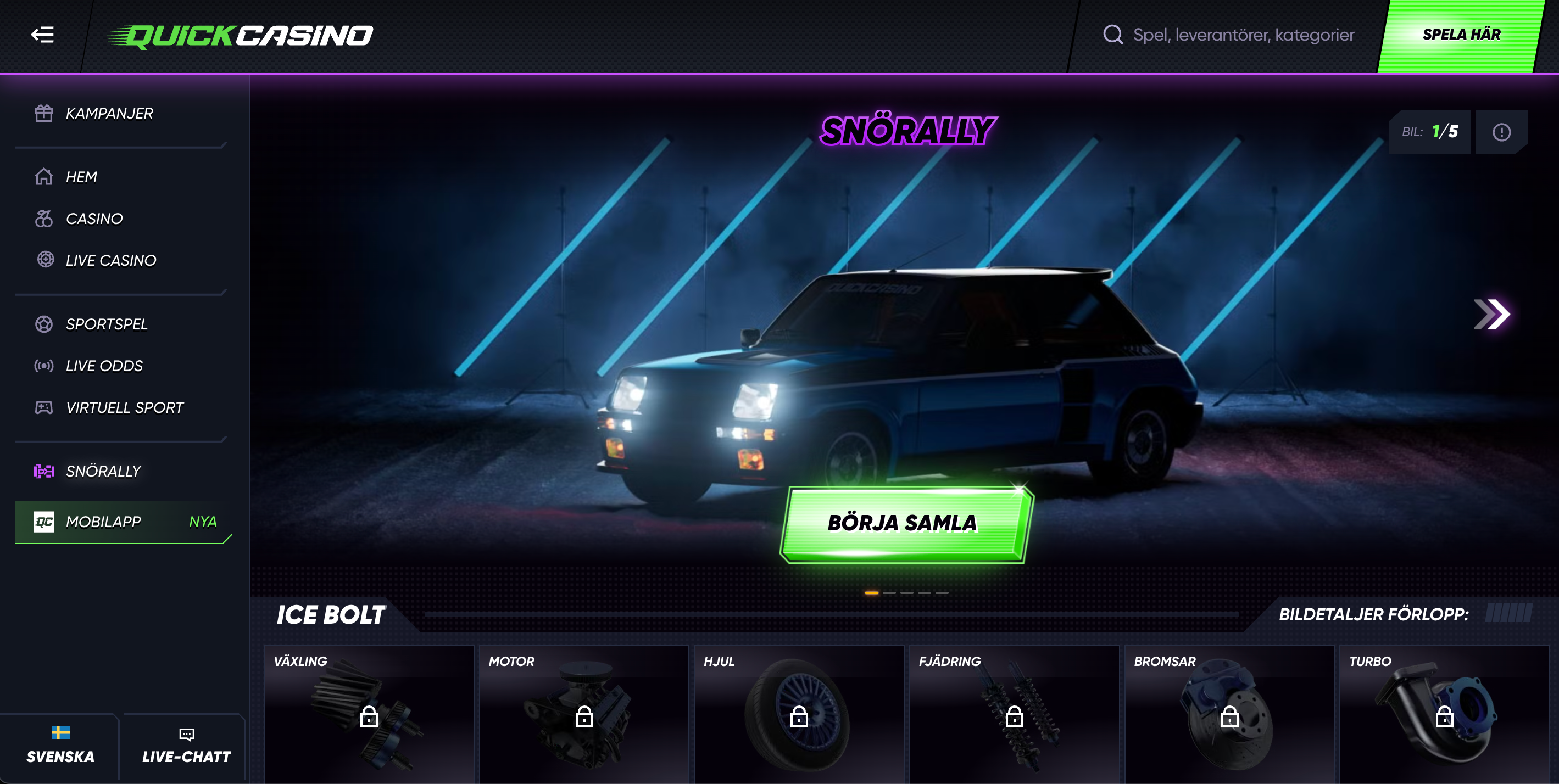1559x784 pixels.
Task: Open the info icon beside the BIL counter
Action: coord(1501,132)
